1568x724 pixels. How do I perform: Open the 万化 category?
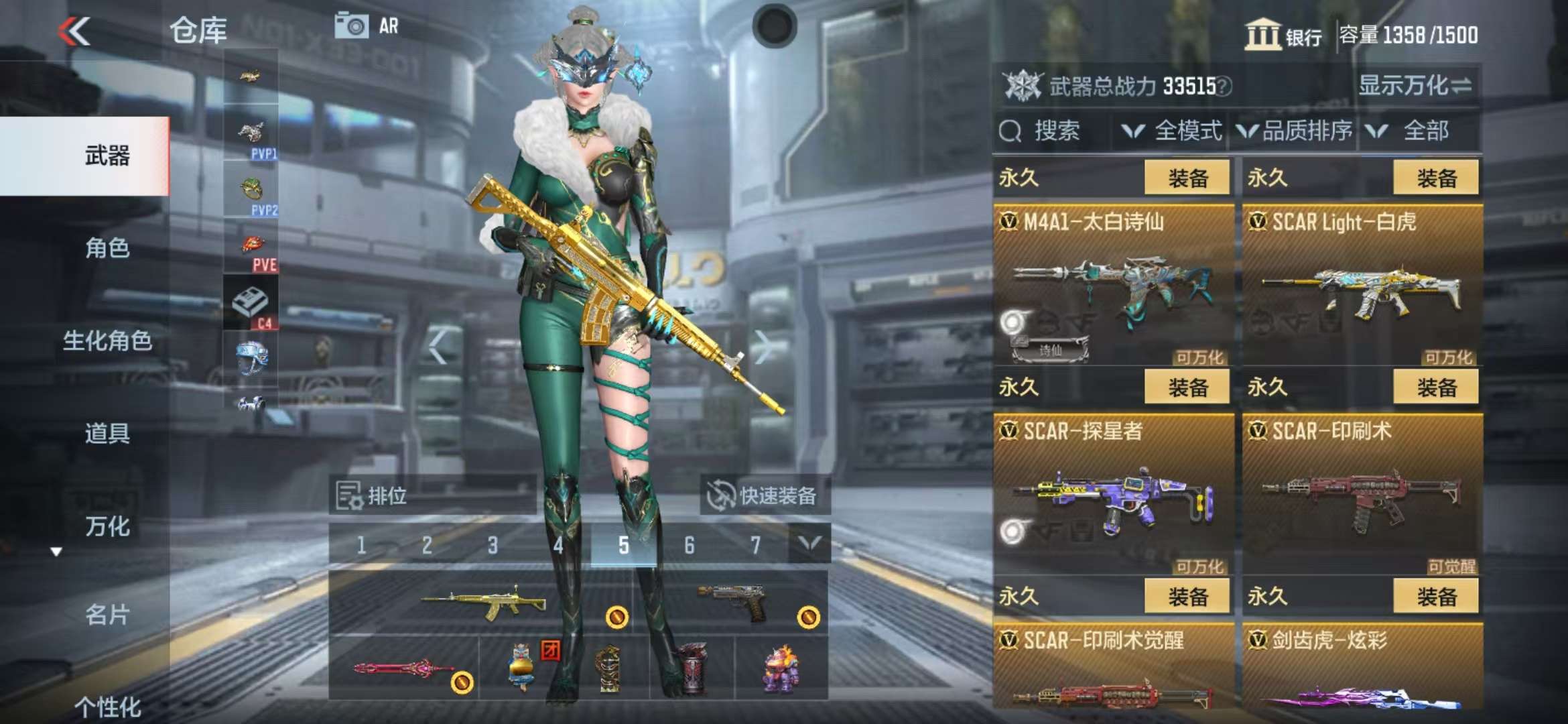click(107, 526)
